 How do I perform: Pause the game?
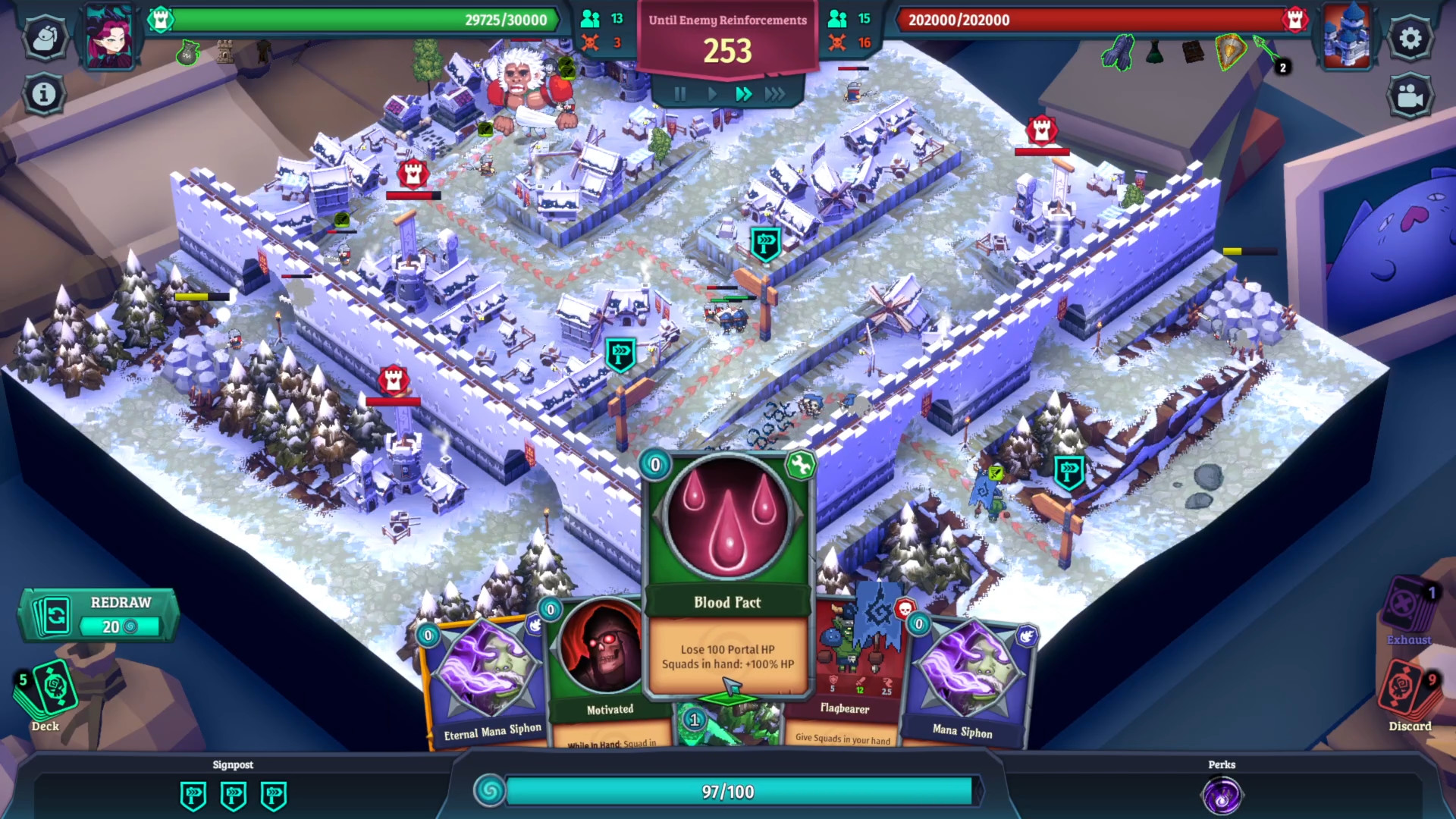pos(679,94)
